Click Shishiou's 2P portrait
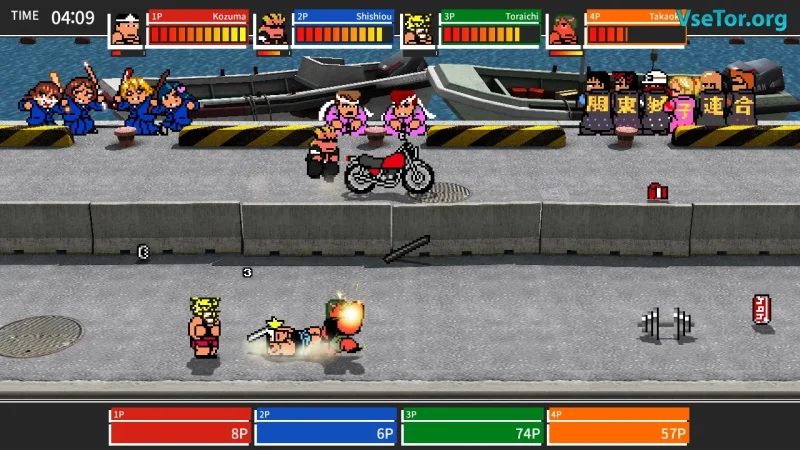Image resolution: width=800 pixels, height=450 pixels. pos(272,30)
